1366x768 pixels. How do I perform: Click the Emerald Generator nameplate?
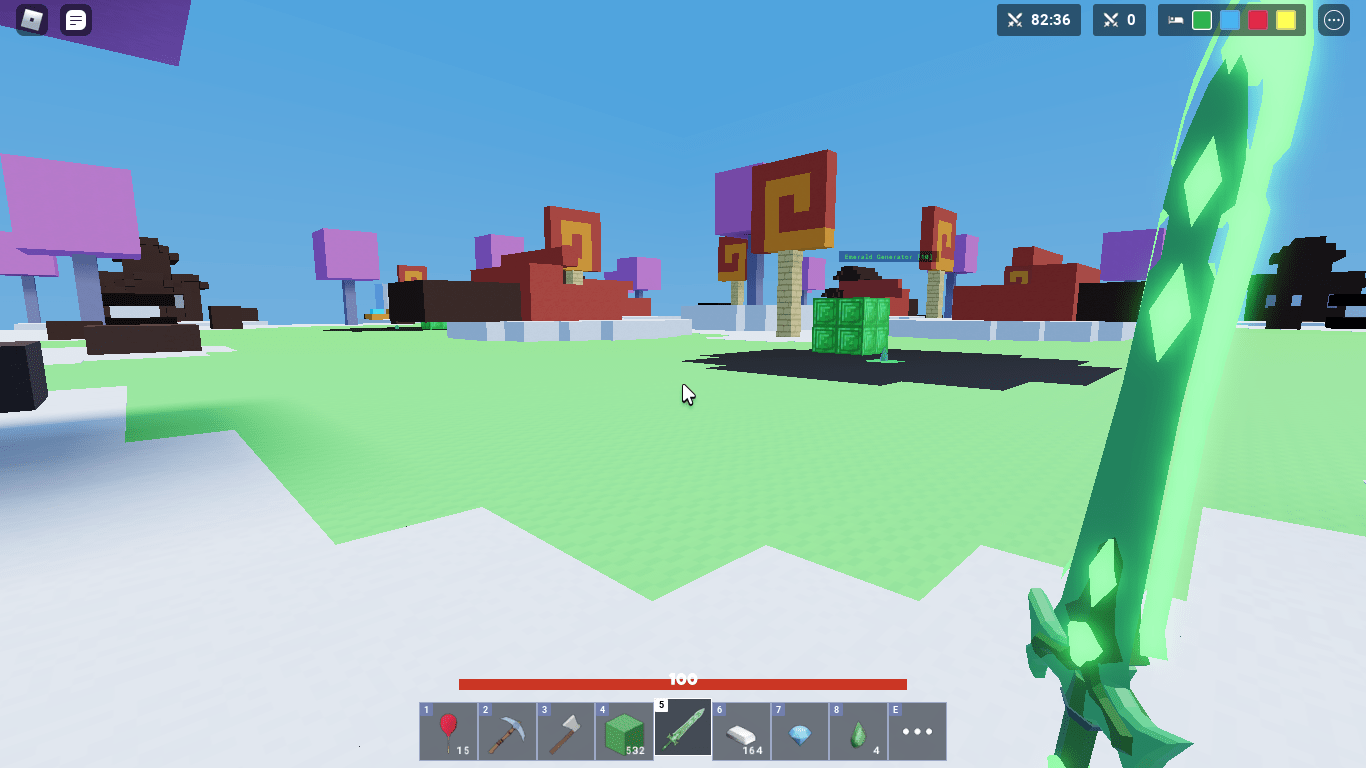point(888,257)
